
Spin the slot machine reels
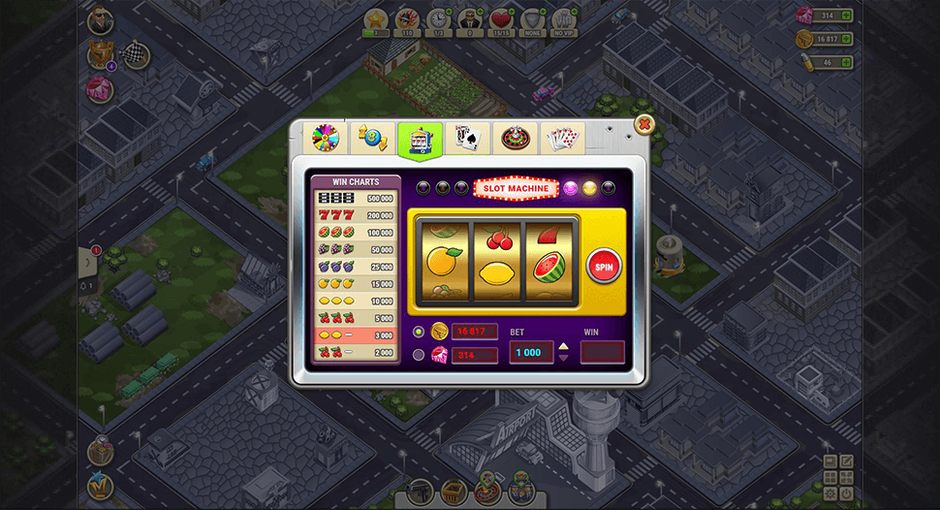(x=603, y=267)
